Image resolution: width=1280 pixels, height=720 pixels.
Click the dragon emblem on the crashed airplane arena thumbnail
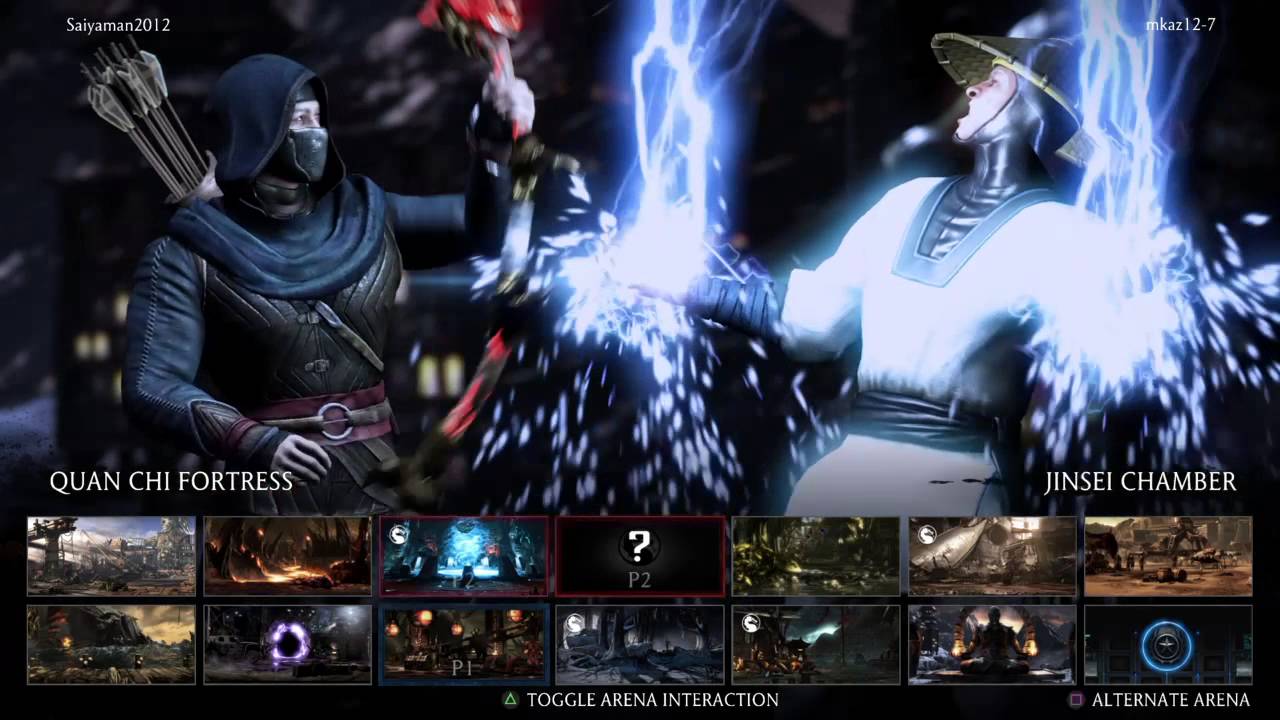(x=927, y=536)
